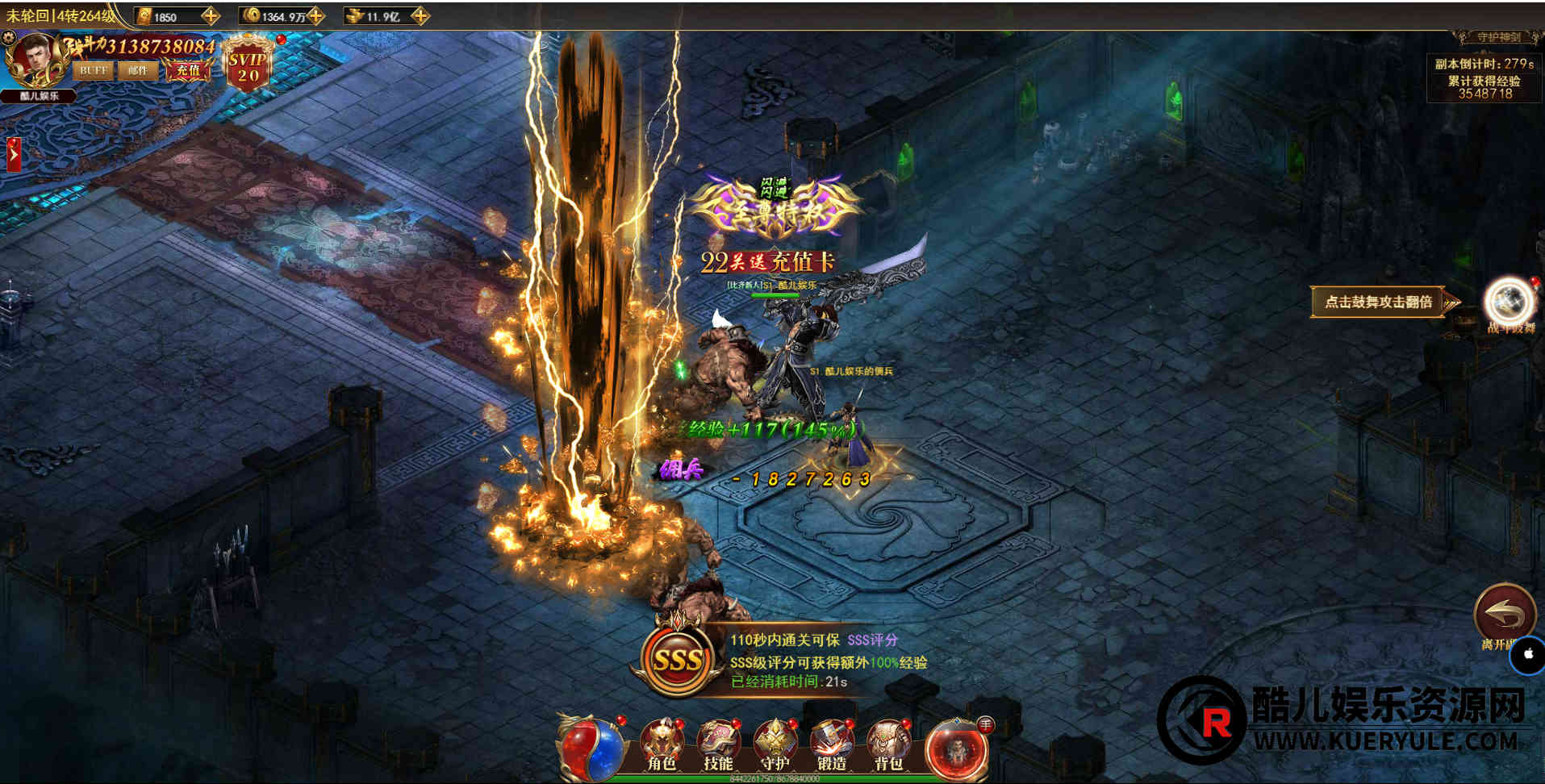Add more gold ticket currency (1850)
1545x784 pixels.
coord(211,15)
